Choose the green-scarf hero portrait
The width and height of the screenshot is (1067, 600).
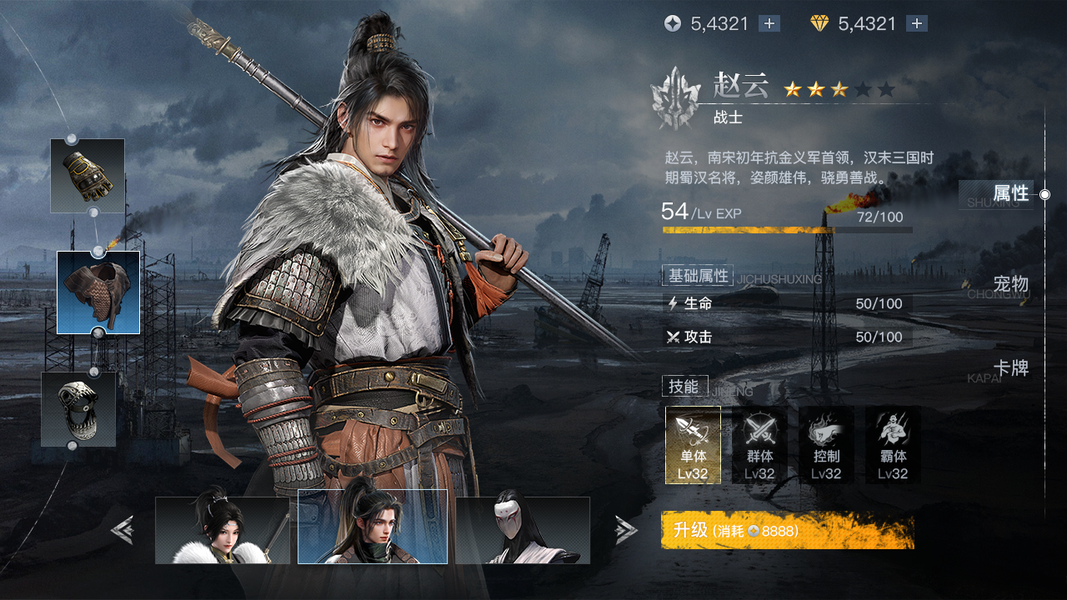(x=372, y=528)
